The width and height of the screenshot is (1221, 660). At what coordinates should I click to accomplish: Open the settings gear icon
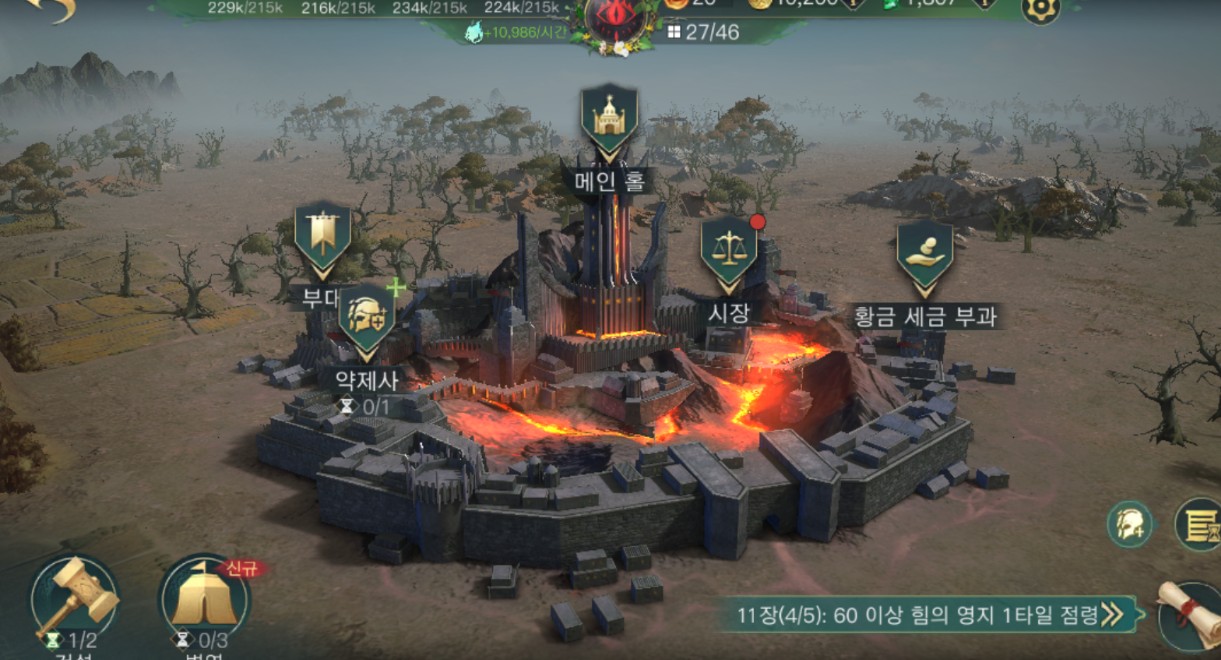[x=1040, y=10]
